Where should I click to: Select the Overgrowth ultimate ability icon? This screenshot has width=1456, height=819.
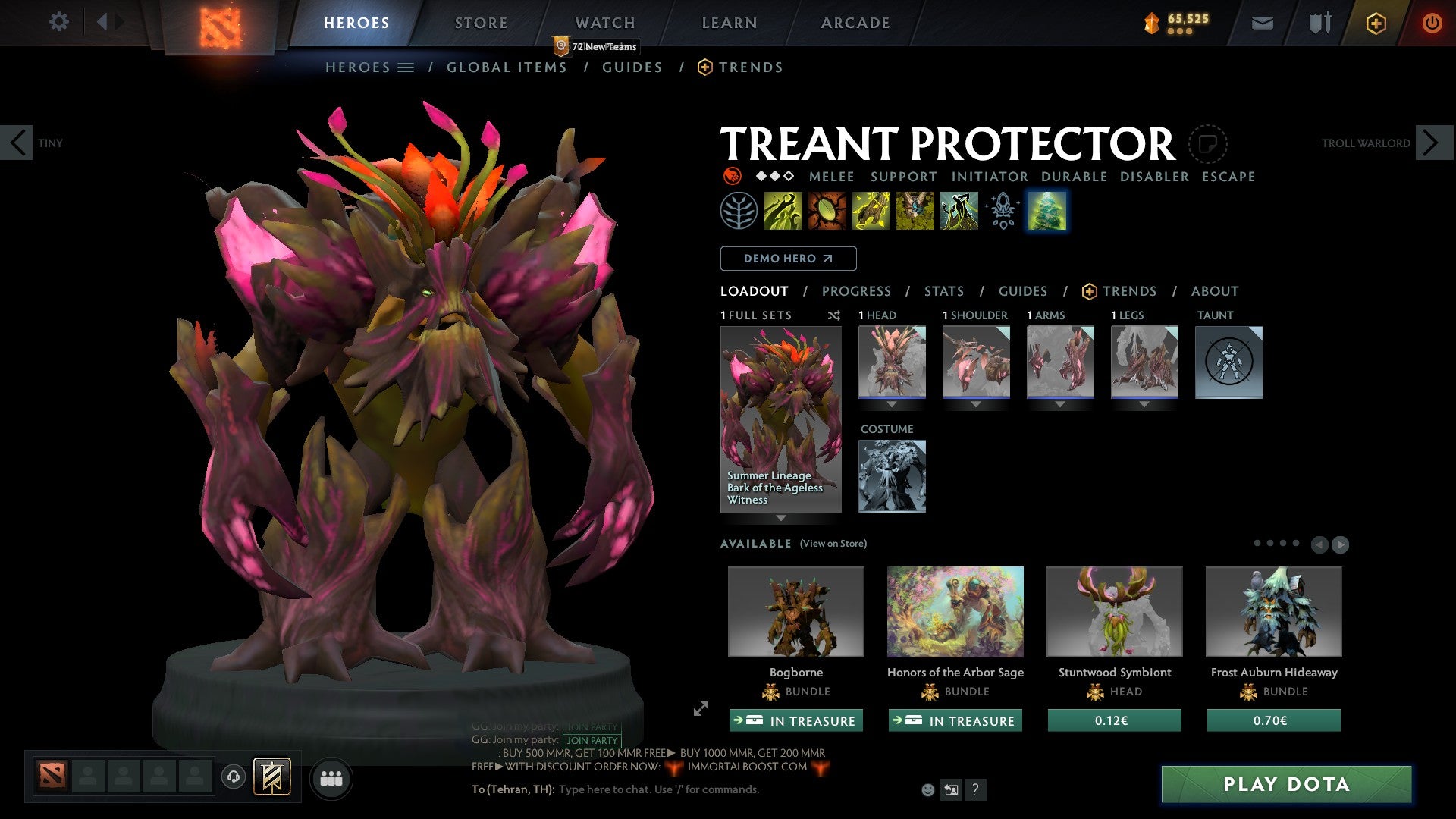[959, 210]
